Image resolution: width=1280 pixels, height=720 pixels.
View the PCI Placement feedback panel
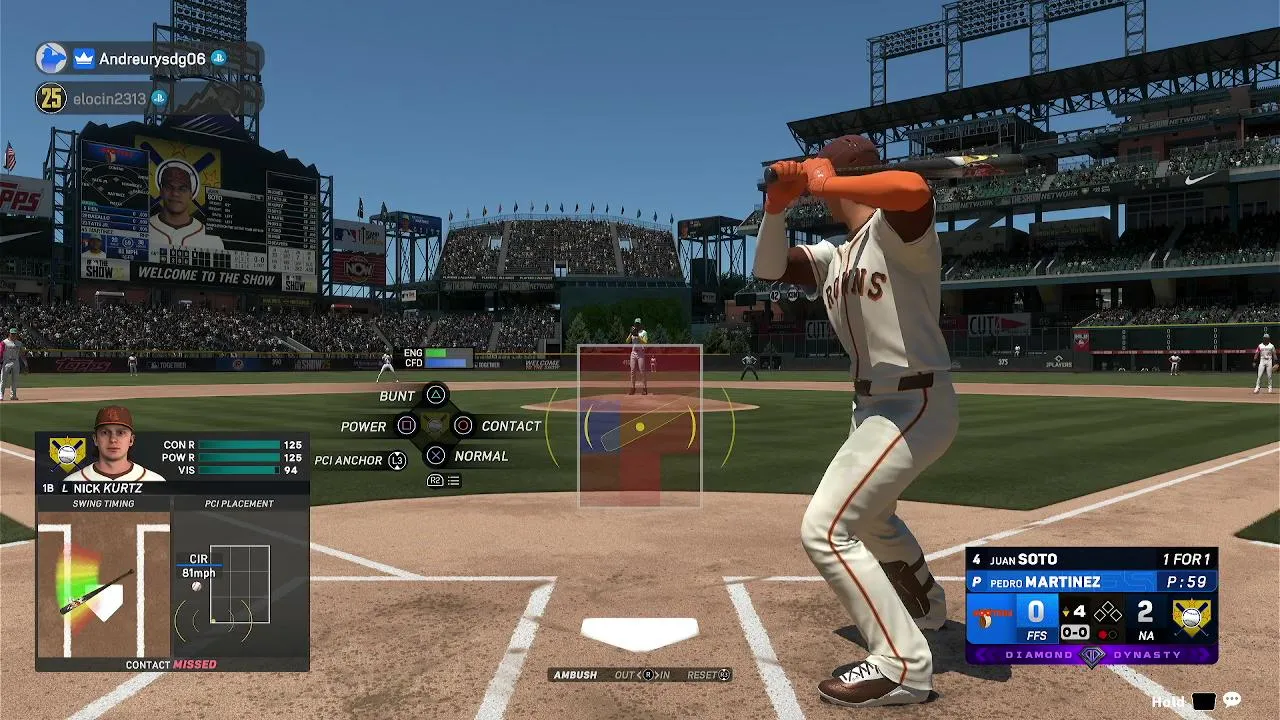[240, 585]
